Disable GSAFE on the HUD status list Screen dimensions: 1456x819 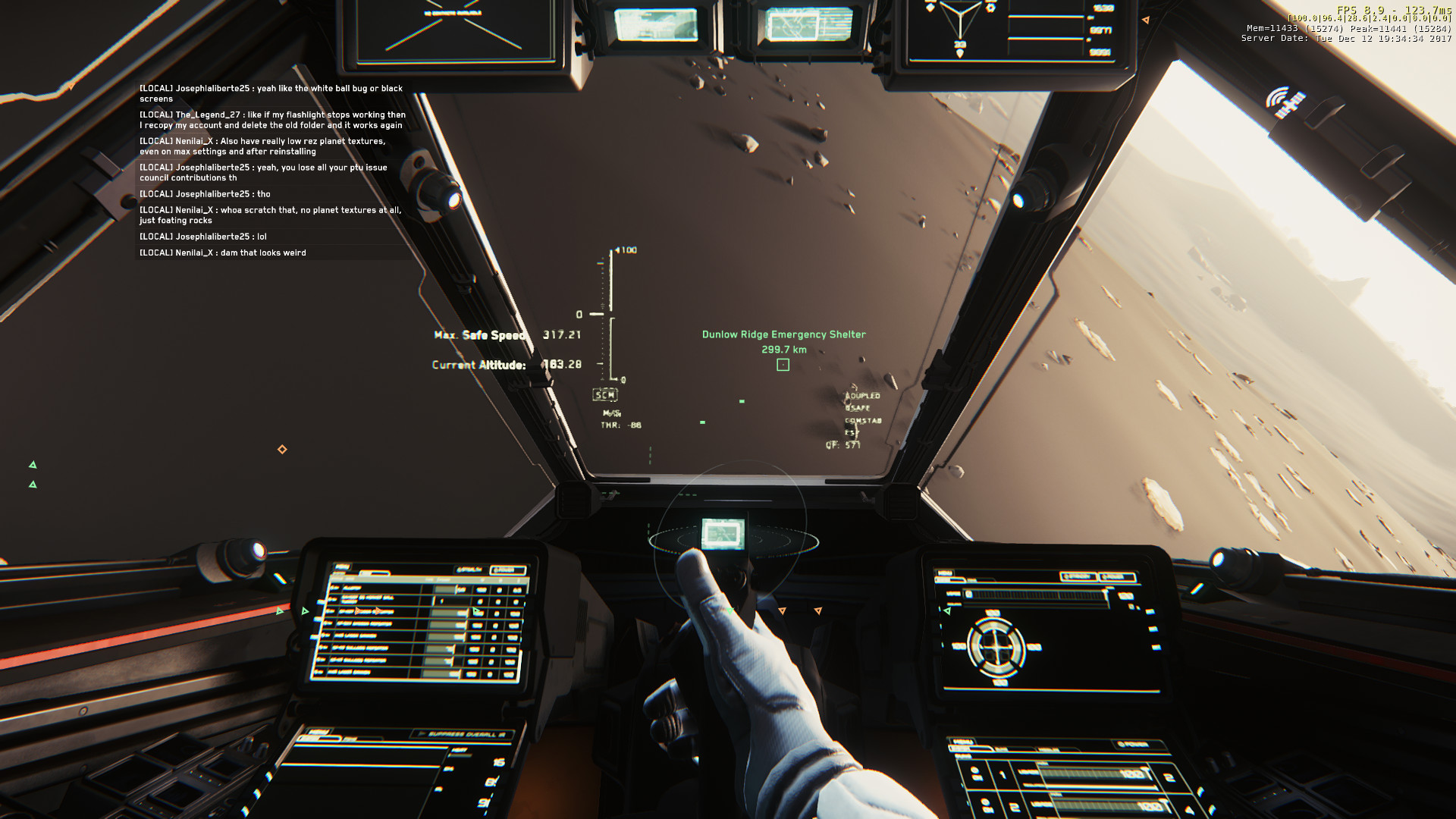[x=858, y=407]
